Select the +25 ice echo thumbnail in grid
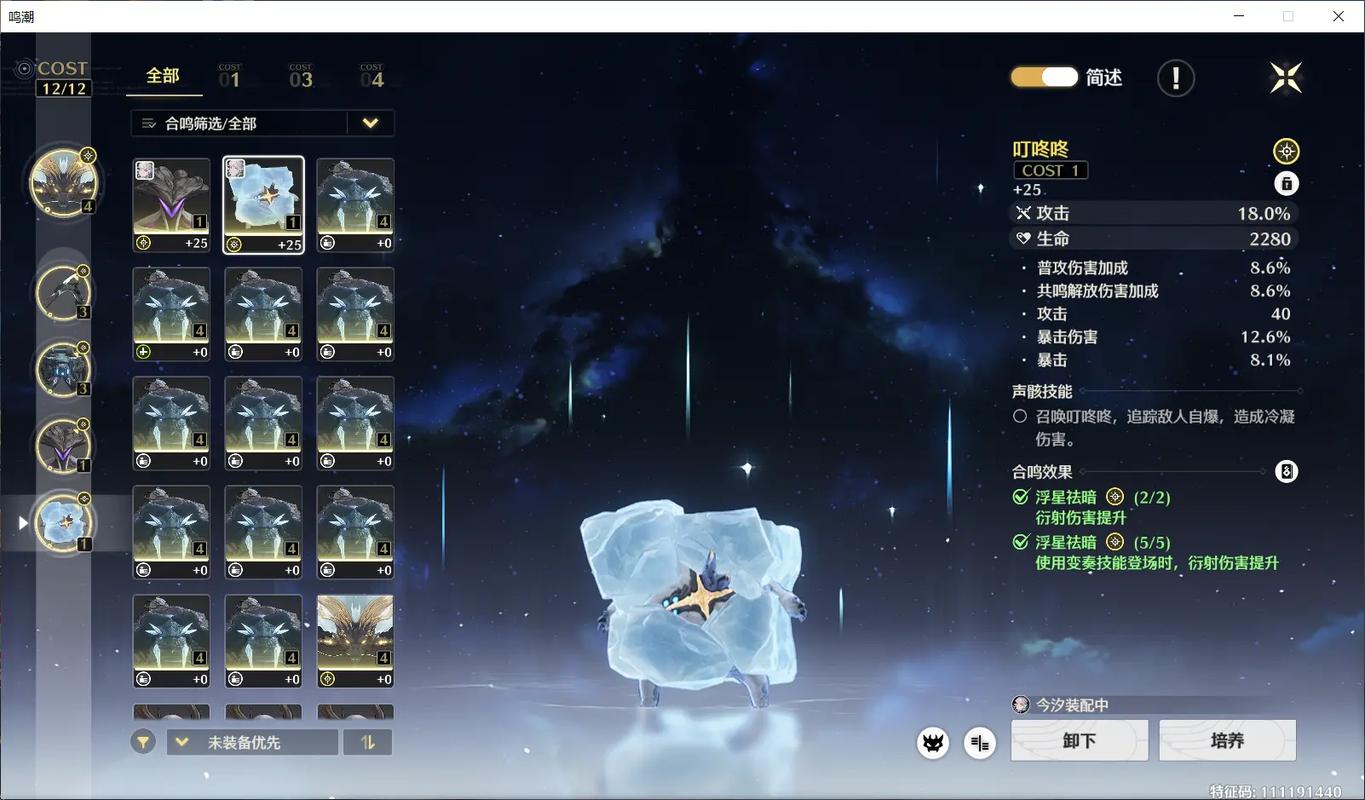1365x800 pixels. tap(263, 204)
